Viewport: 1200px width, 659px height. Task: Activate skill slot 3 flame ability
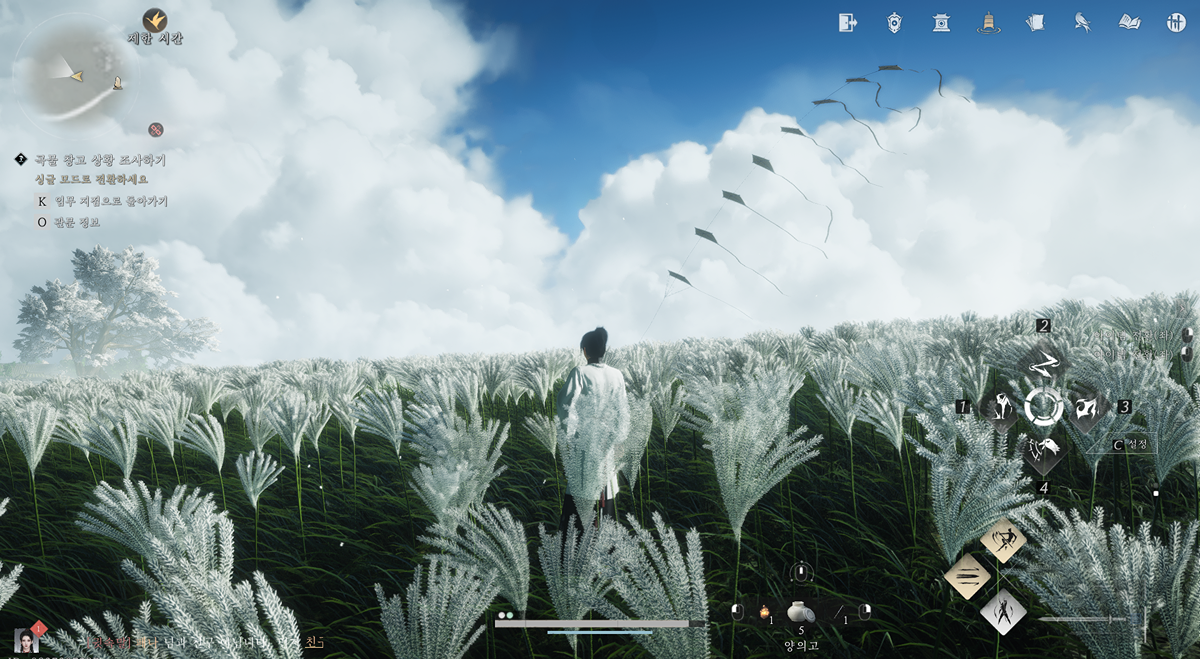[x=1087, y=407]
